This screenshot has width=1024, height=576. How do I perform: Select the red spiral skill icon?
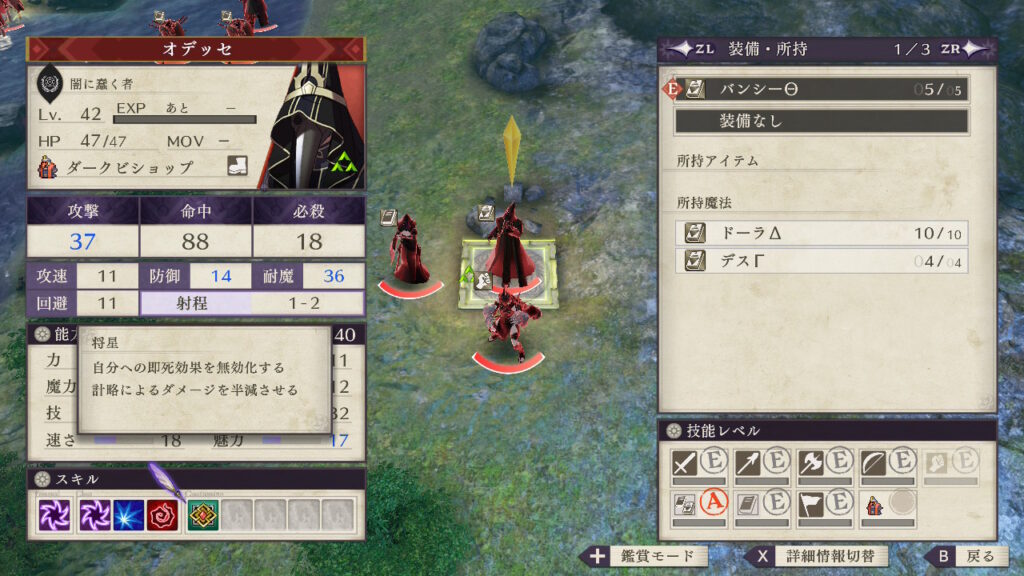tap(162, 515)
